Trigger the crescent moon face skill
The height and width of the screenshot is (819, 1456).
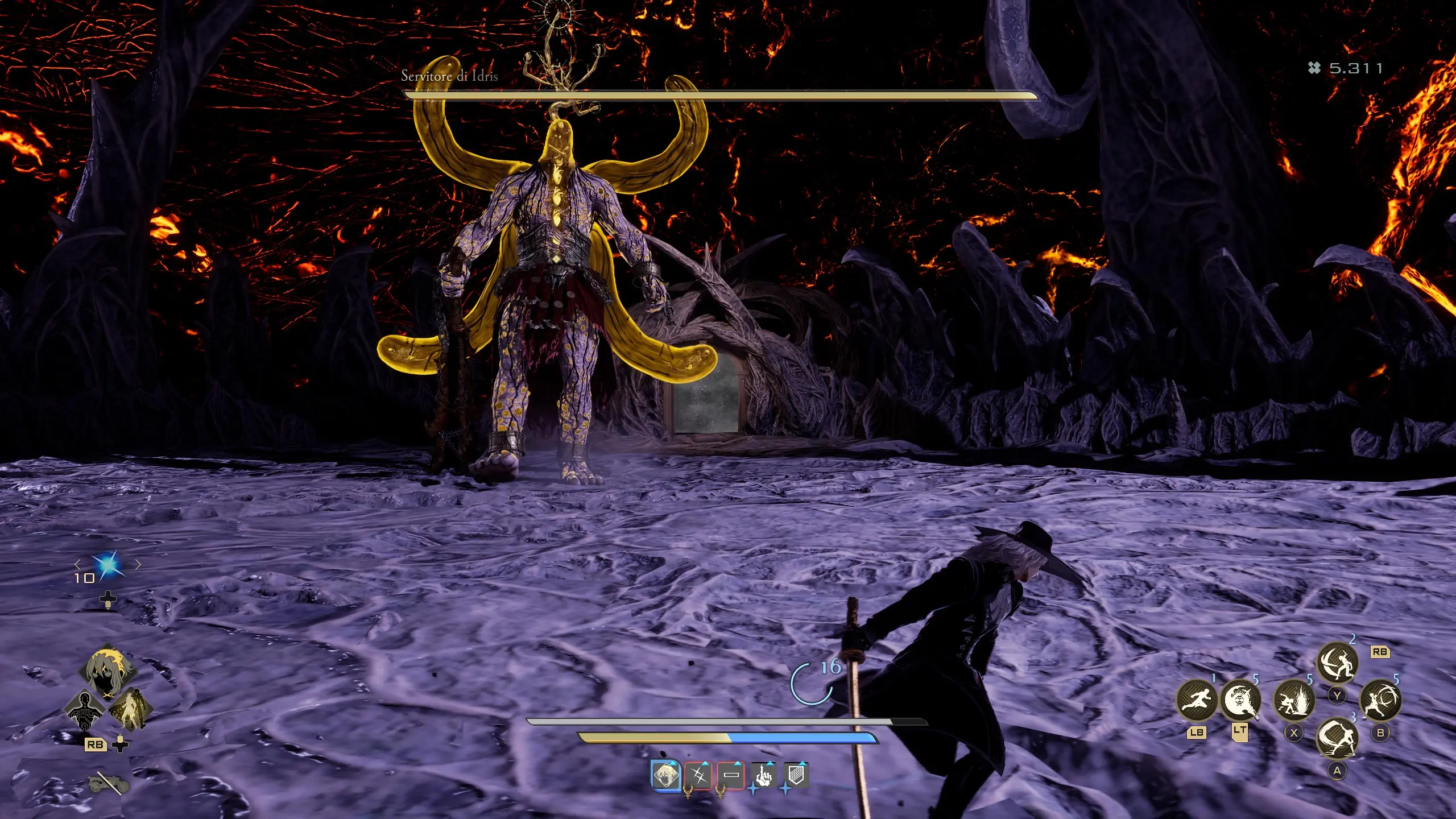pos(1240,700)
